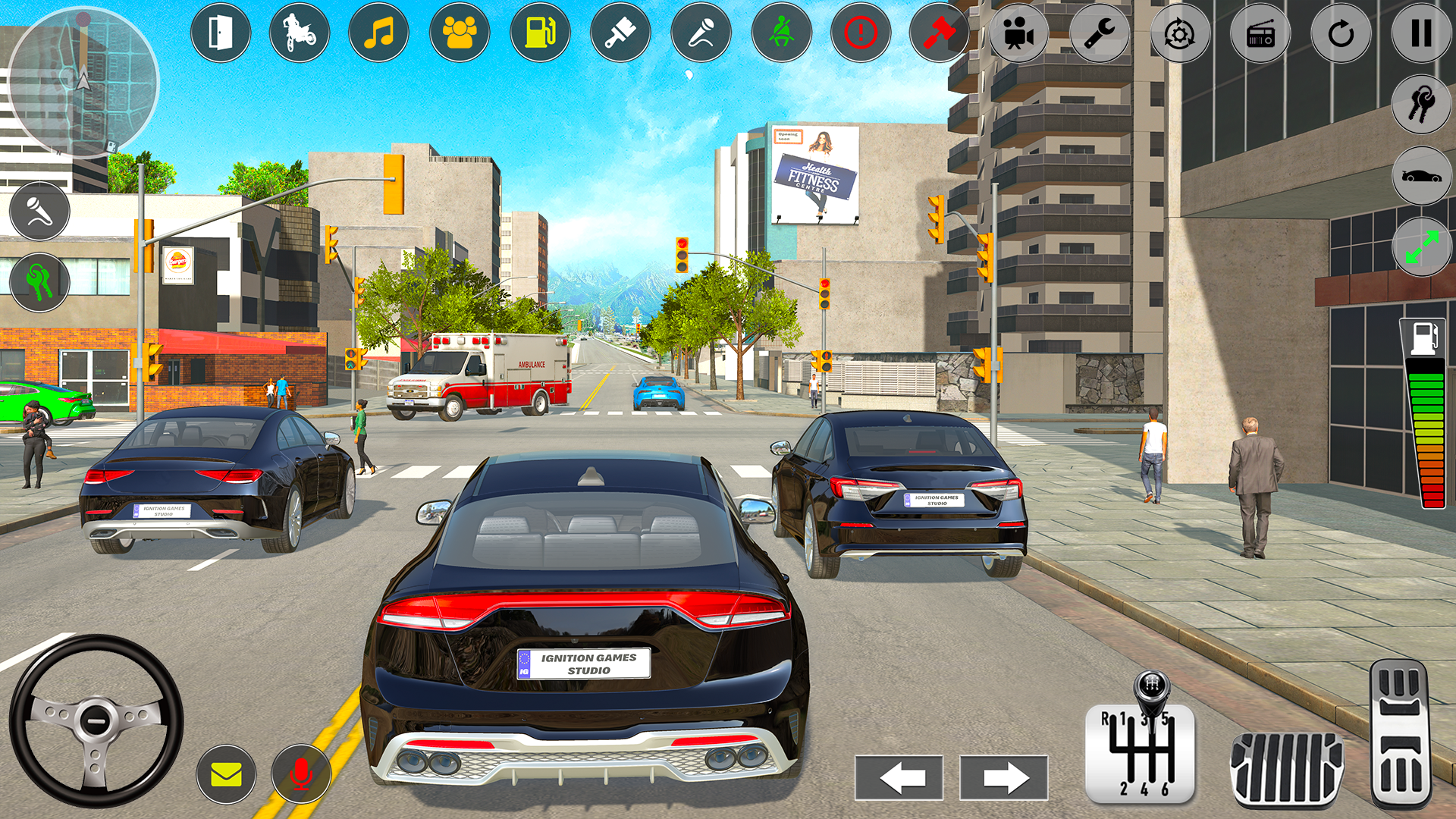Toggle the radio on
This screenshot has width=1456, height=819.
(1261, 33)
